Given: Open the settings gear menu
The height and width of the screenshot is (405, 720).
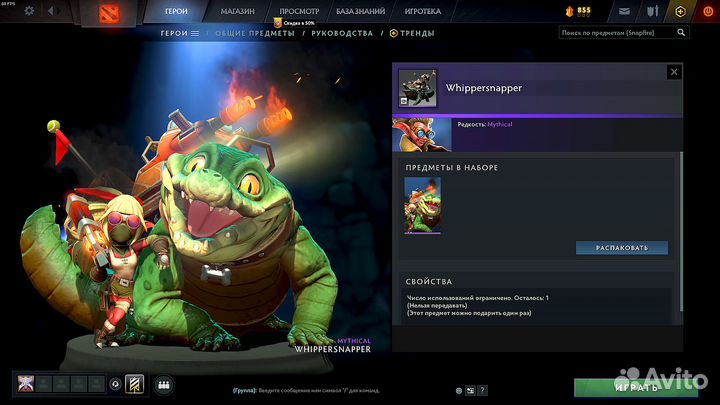Looking at the screenshot, I should 29,11.
